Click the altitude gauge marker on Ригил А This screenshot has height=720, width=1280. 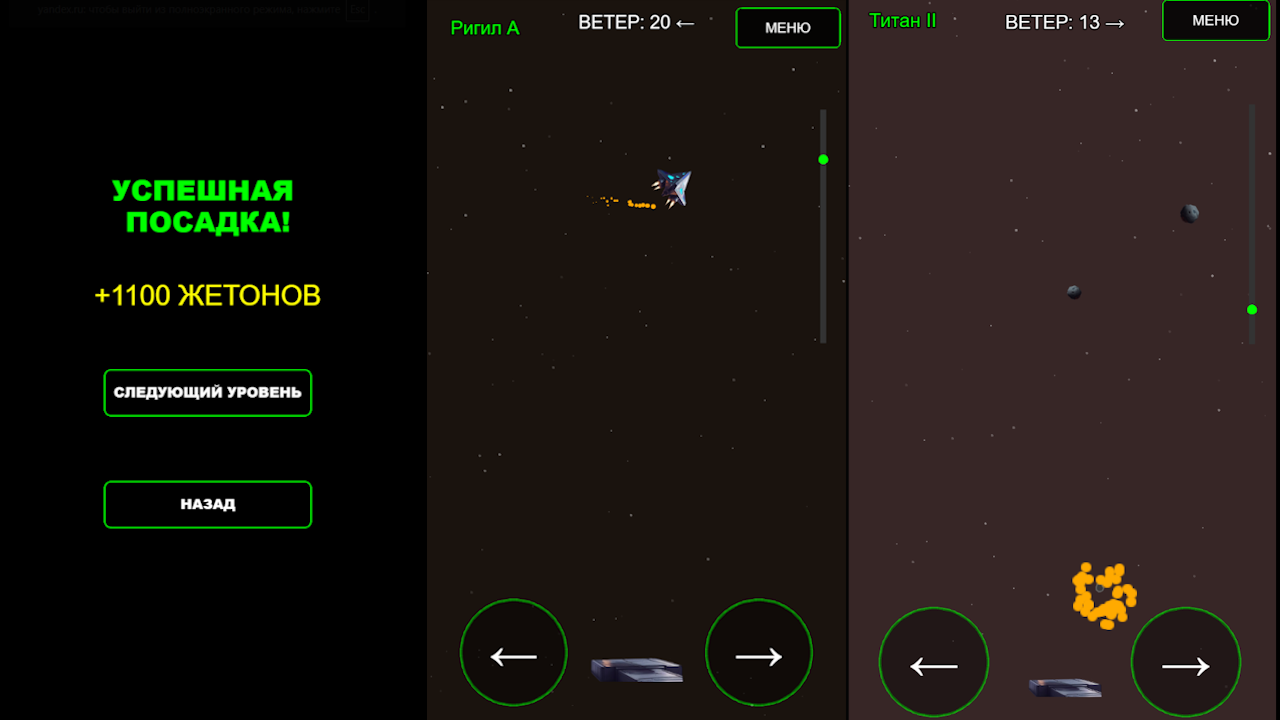pos(822,158)
